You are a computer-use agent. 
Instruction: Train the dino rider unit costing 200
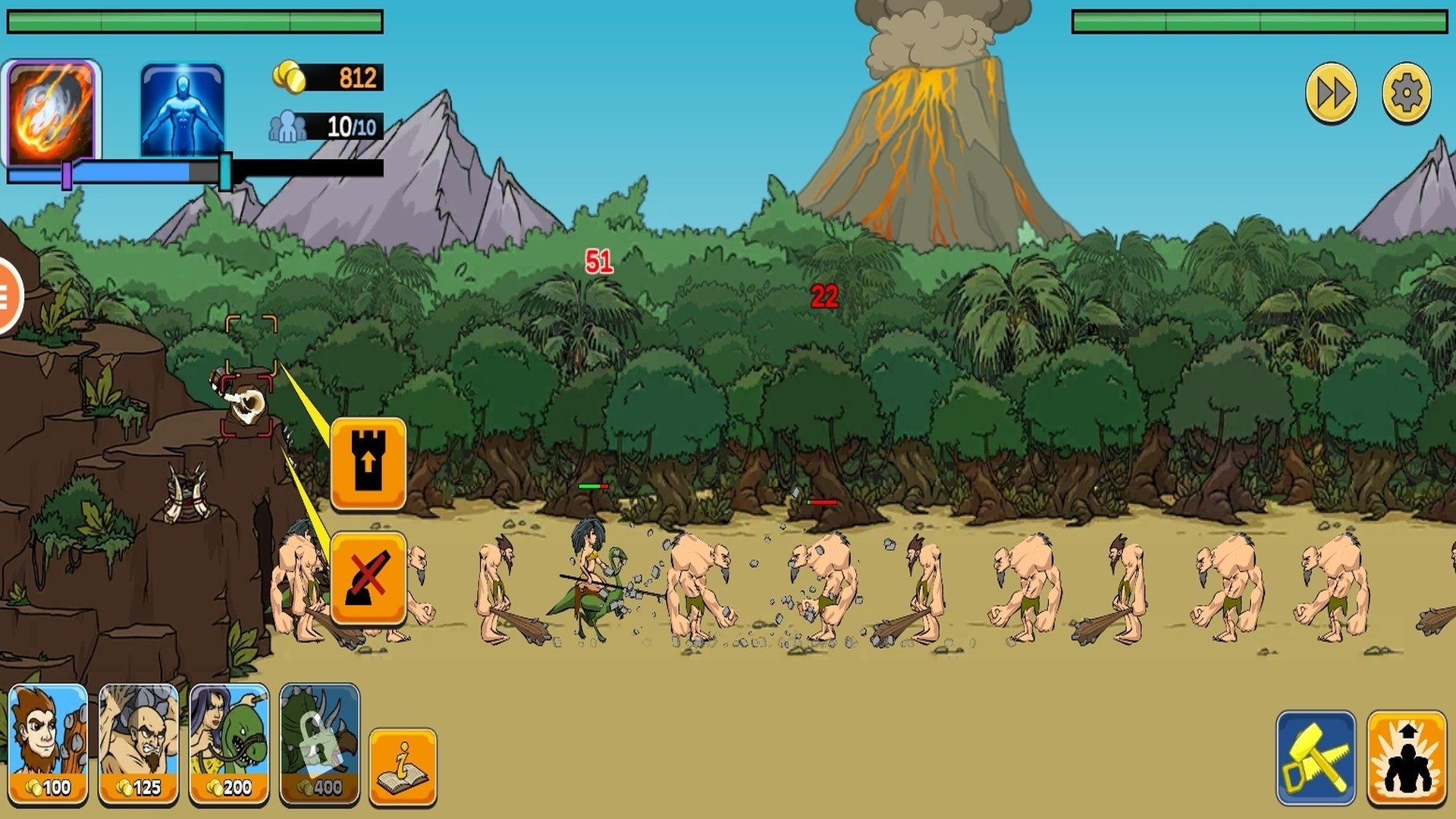229,743
